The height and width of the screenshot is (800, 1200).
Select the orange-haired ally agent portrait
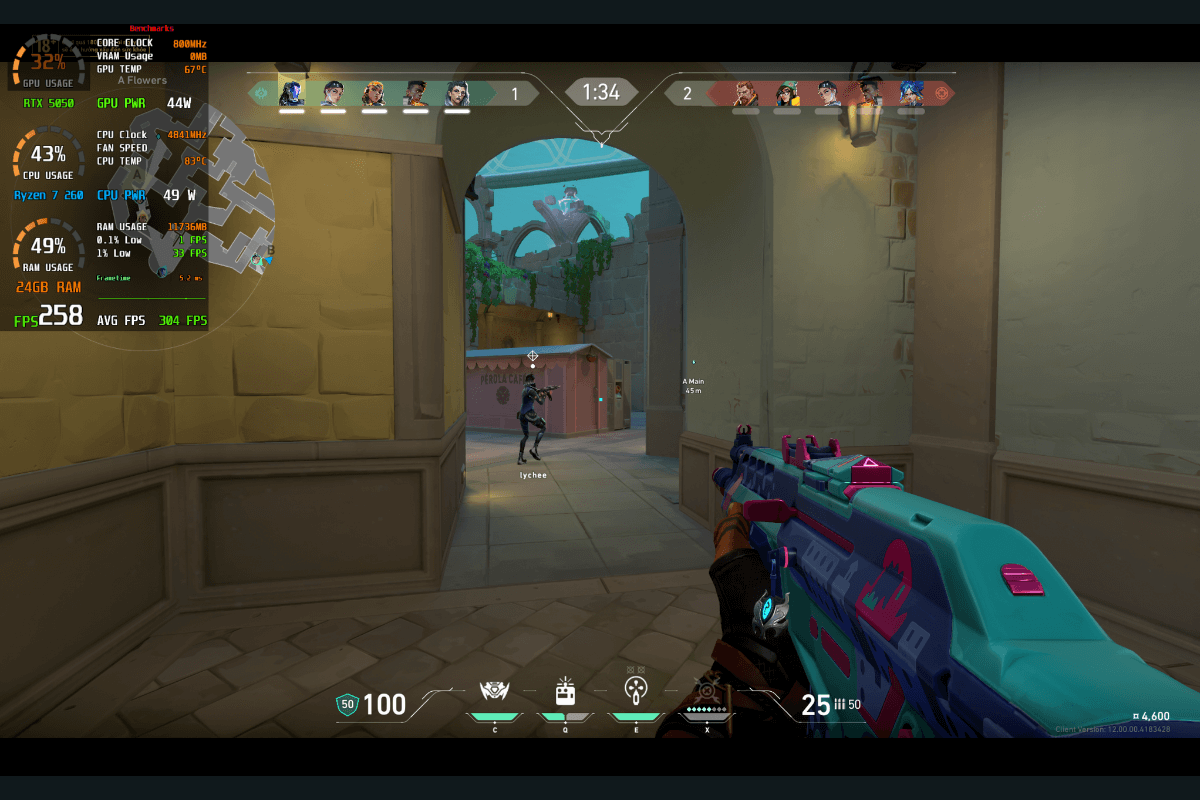(x=374, y=93)
